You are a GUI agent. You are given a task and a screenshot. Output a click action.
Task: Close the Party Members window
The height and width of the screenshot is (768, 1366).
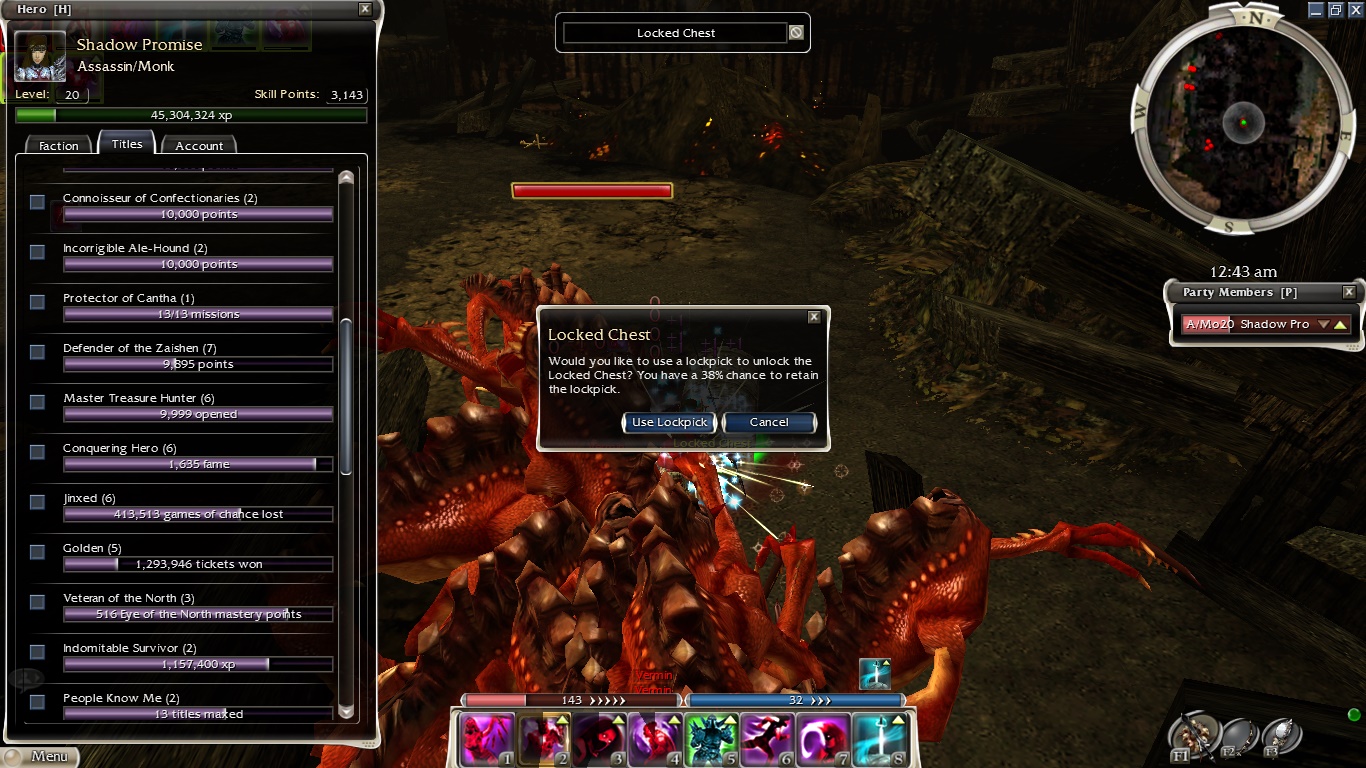coord(1349,292)
